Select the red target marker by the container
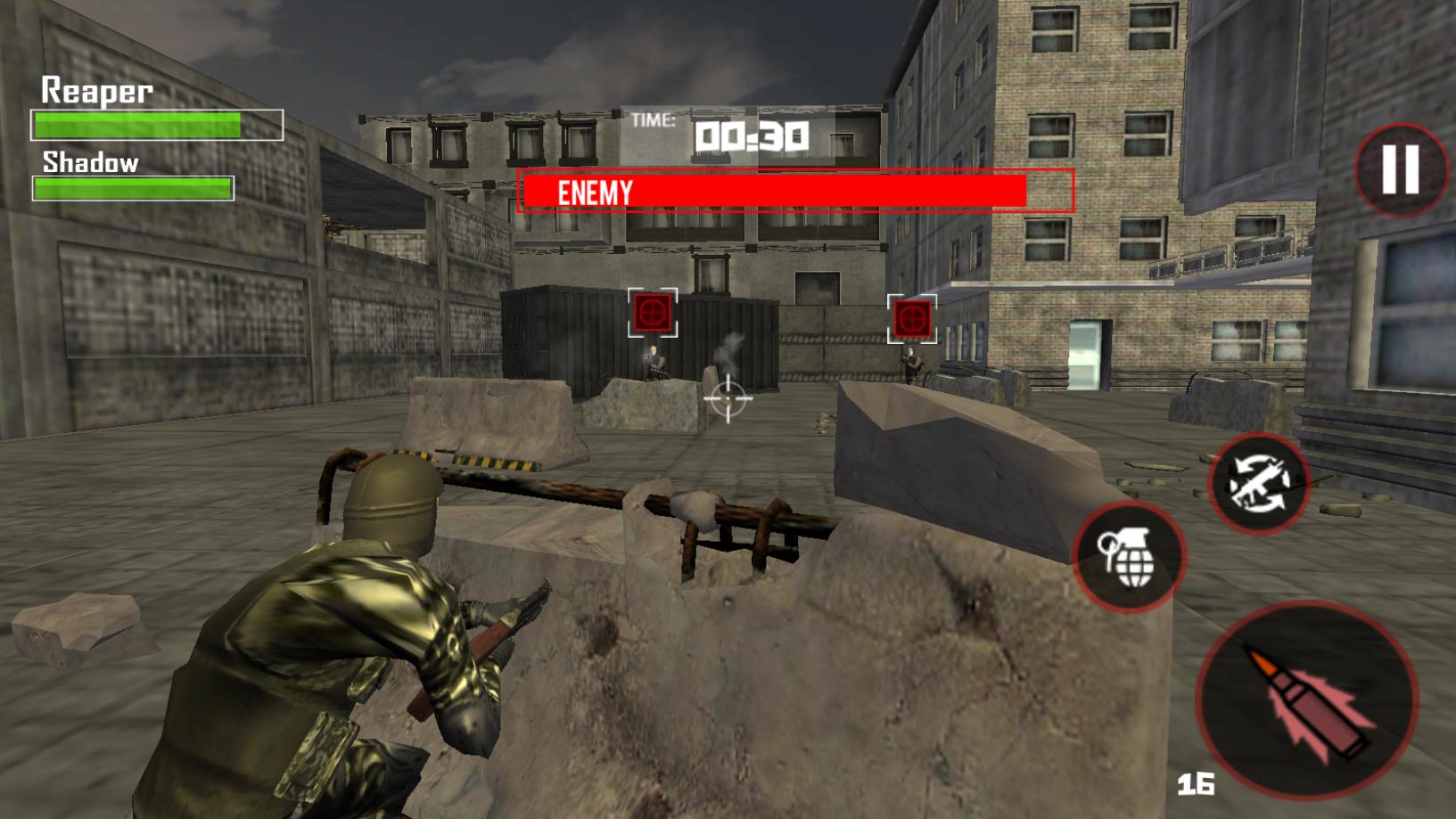1456x819 pixels. click(653, 313)
